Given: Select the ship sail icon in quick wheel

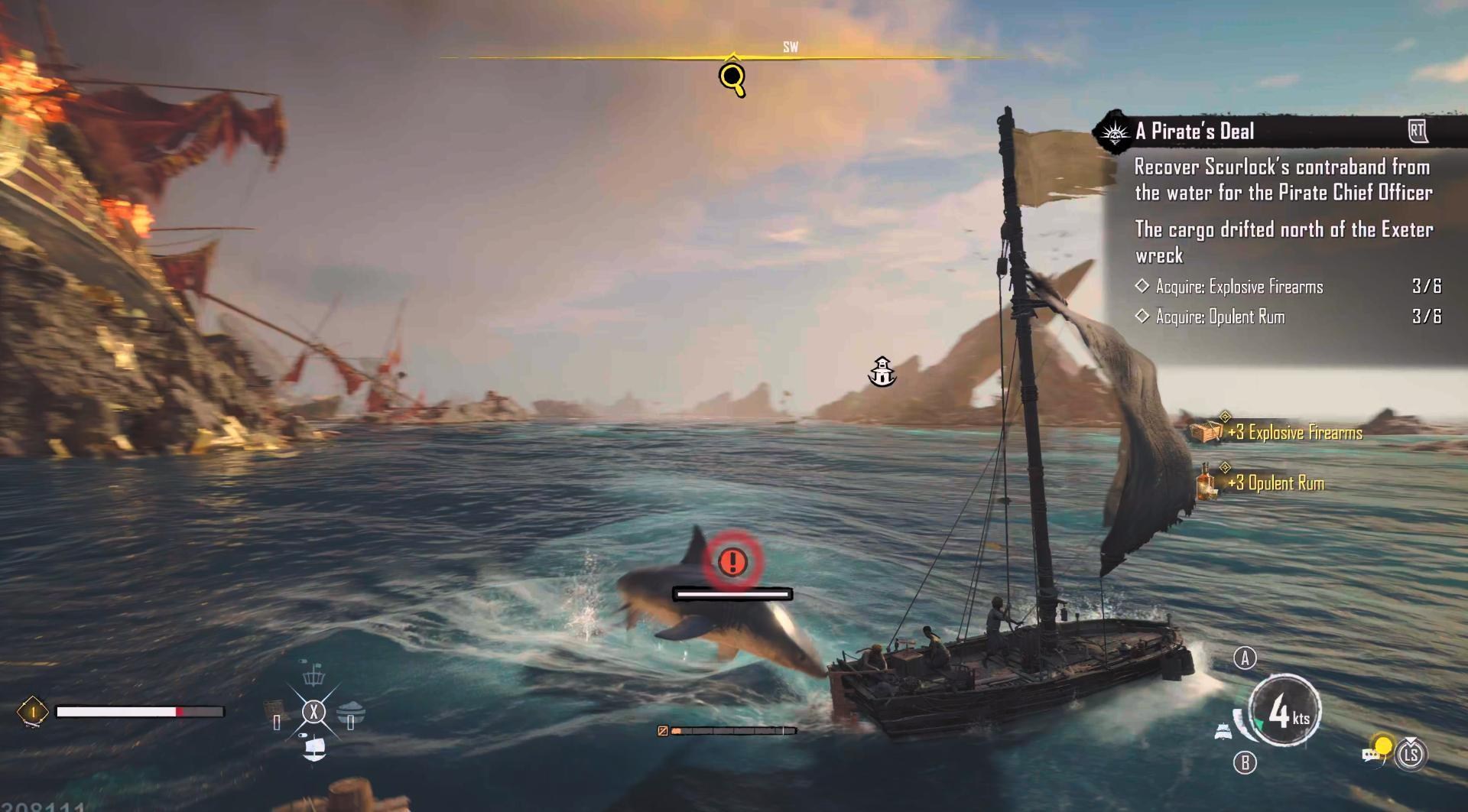Looking at the screenshot, I should [x=314, y=747].
